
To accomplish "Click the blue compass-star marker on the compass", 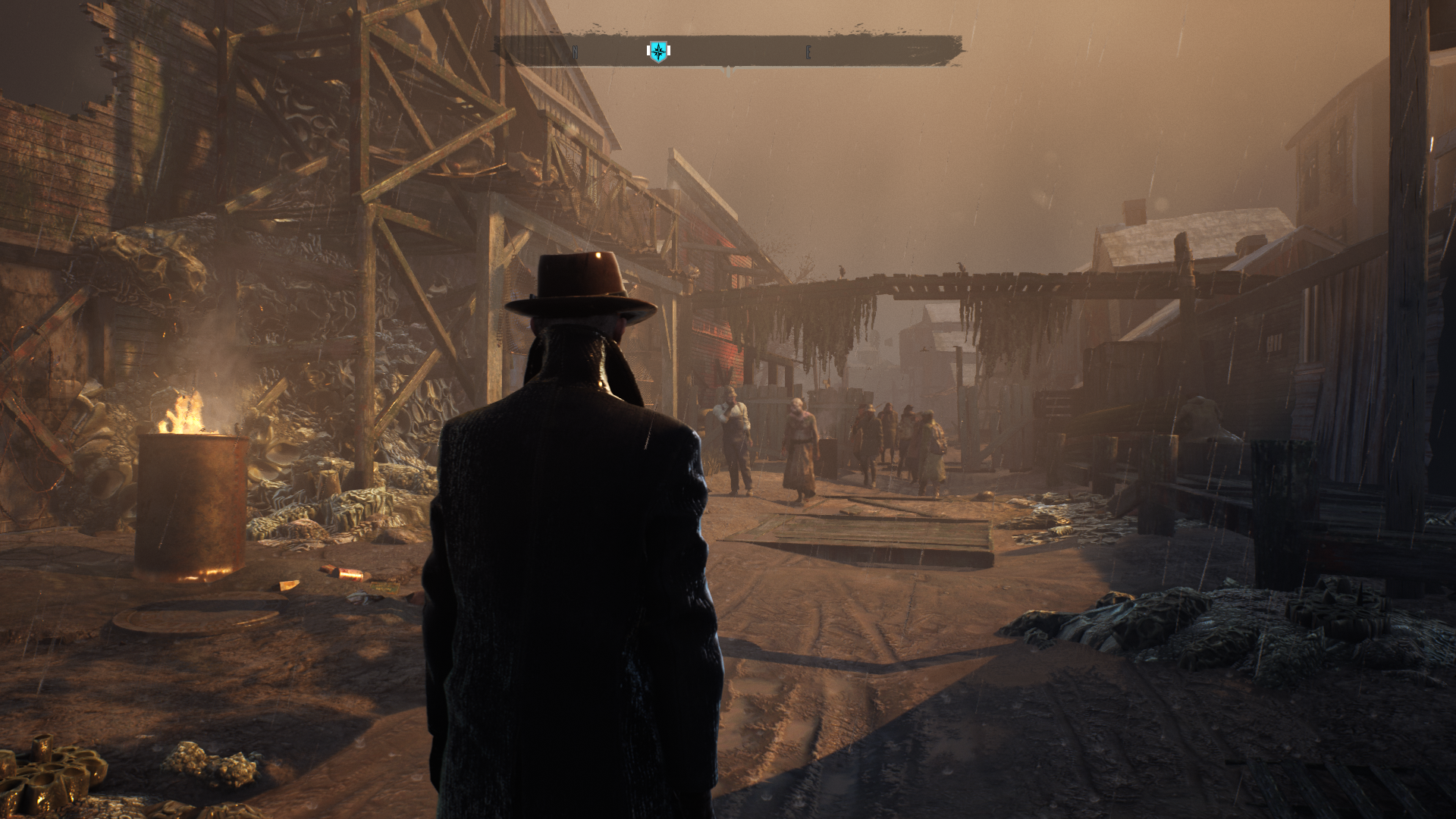I will coord(658,52).
